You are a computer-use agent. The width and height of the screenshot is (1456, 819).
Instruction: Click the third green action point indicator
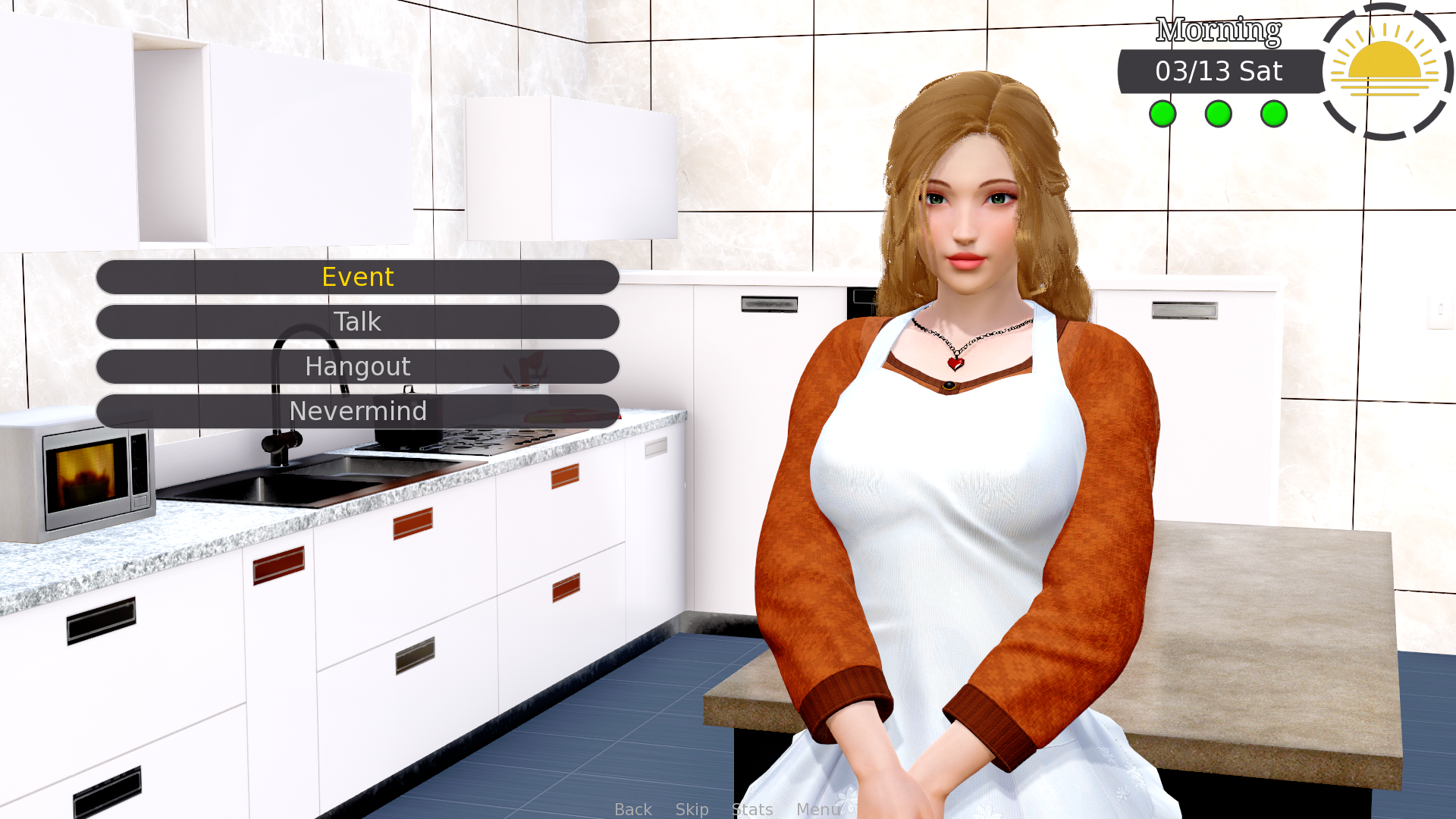point(1274,114)
